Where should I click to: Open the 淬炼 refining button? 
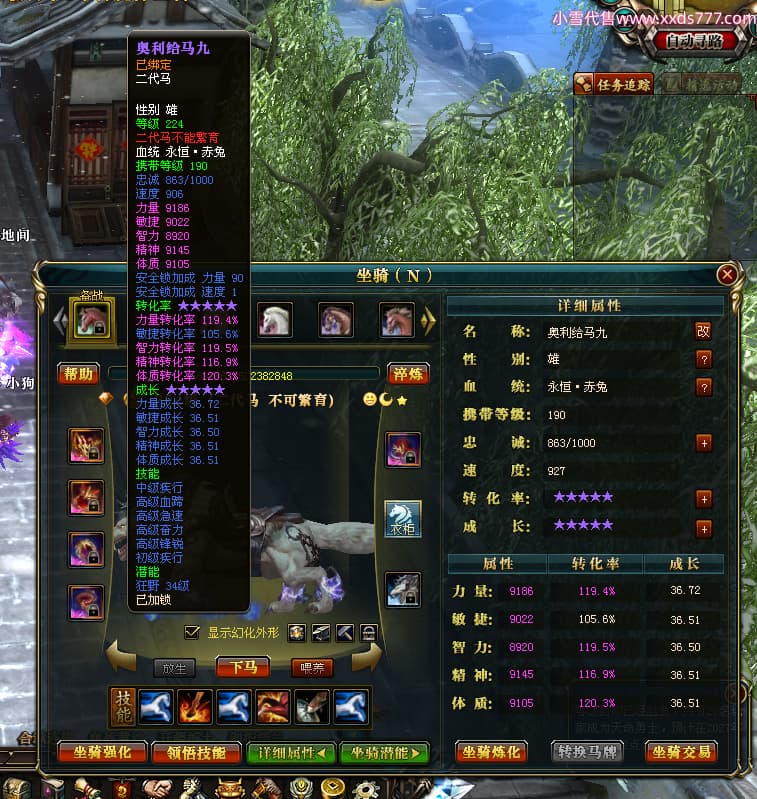pyautogui.click(x=408, y=374)
